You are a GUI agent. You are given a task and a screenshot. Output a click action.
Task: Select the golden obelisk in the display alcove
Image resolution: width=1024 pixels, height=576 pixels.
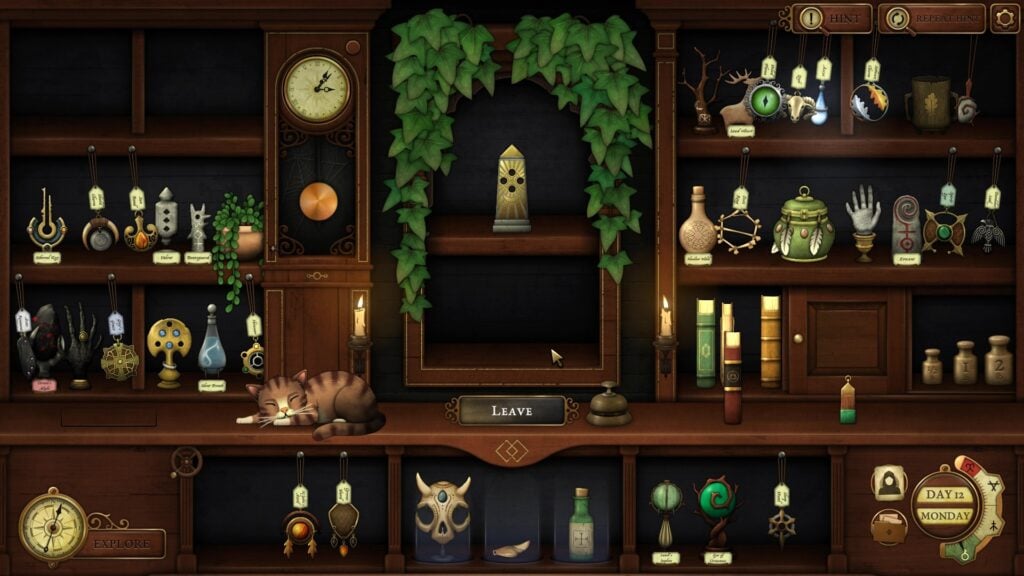(x=511, y=190)
